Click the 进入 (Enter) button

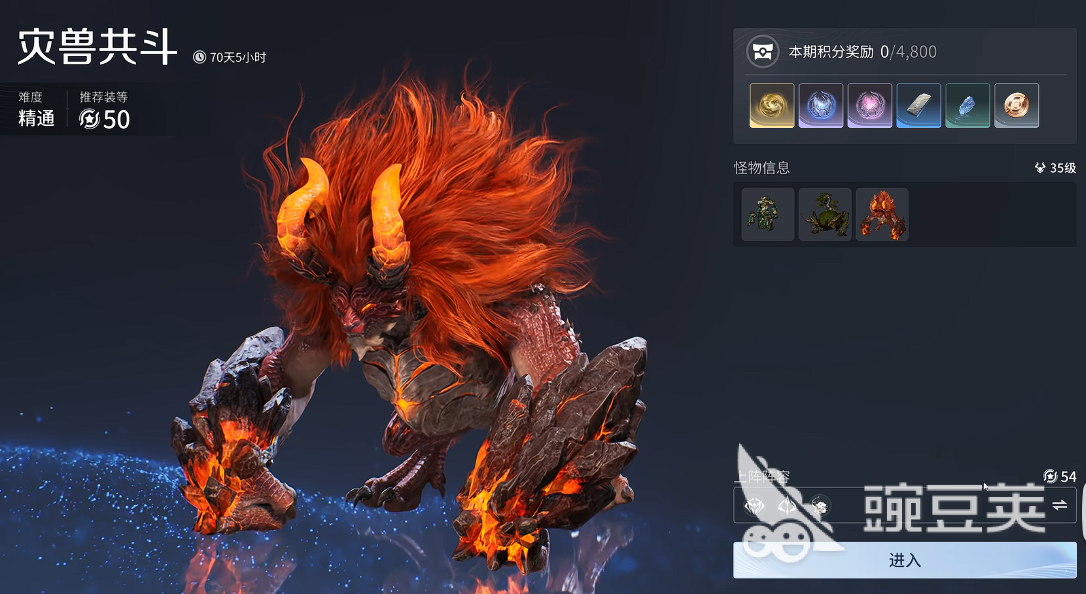(904, 560)
